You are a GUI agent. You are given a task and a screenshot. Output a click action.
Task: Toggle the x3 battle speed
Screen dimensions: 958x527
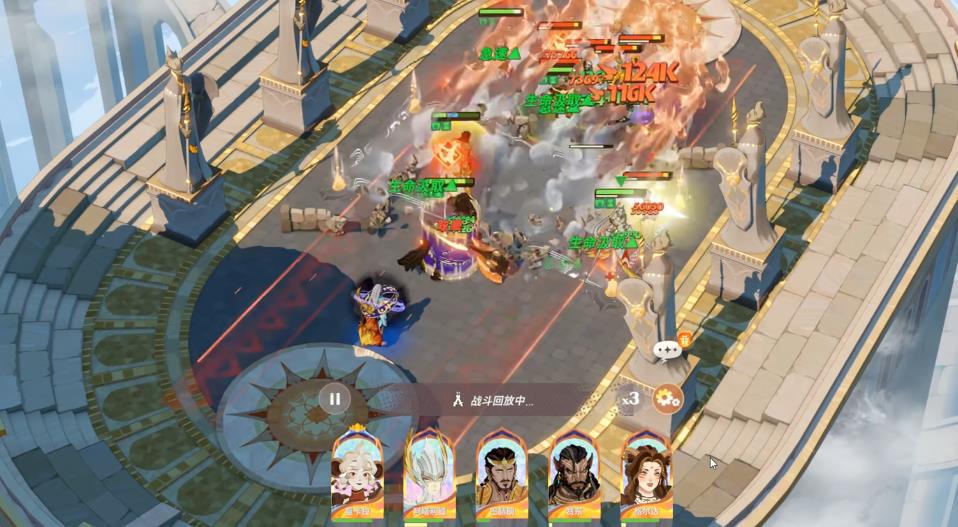630,399
